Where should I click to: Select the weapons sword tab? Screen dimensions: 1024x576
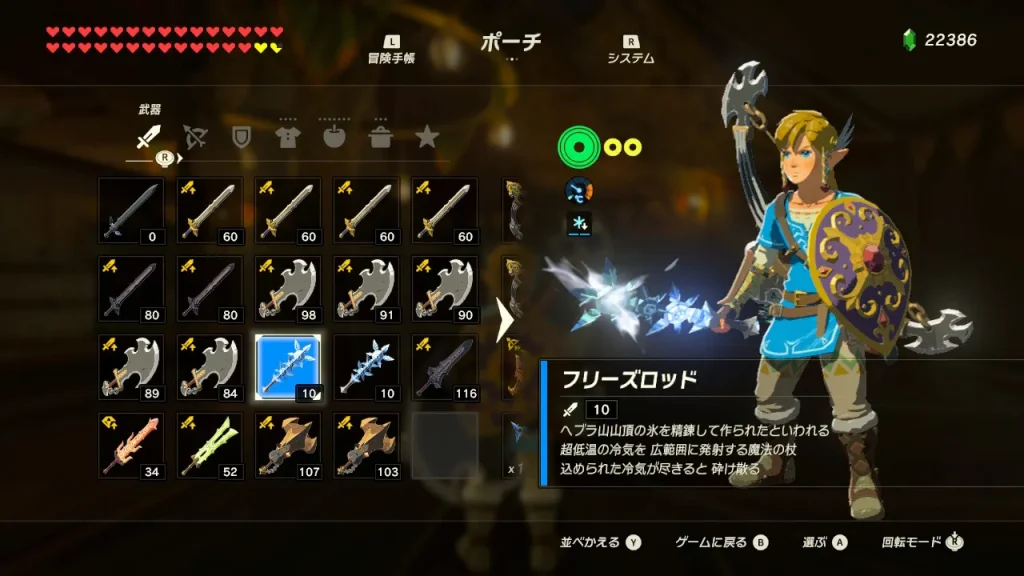coord(148,137)
